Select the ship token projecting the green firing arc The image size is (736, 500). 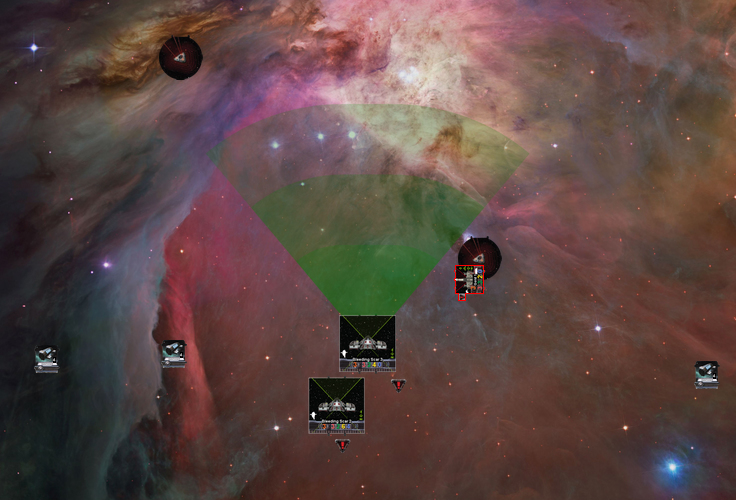(x=367, y=343)
